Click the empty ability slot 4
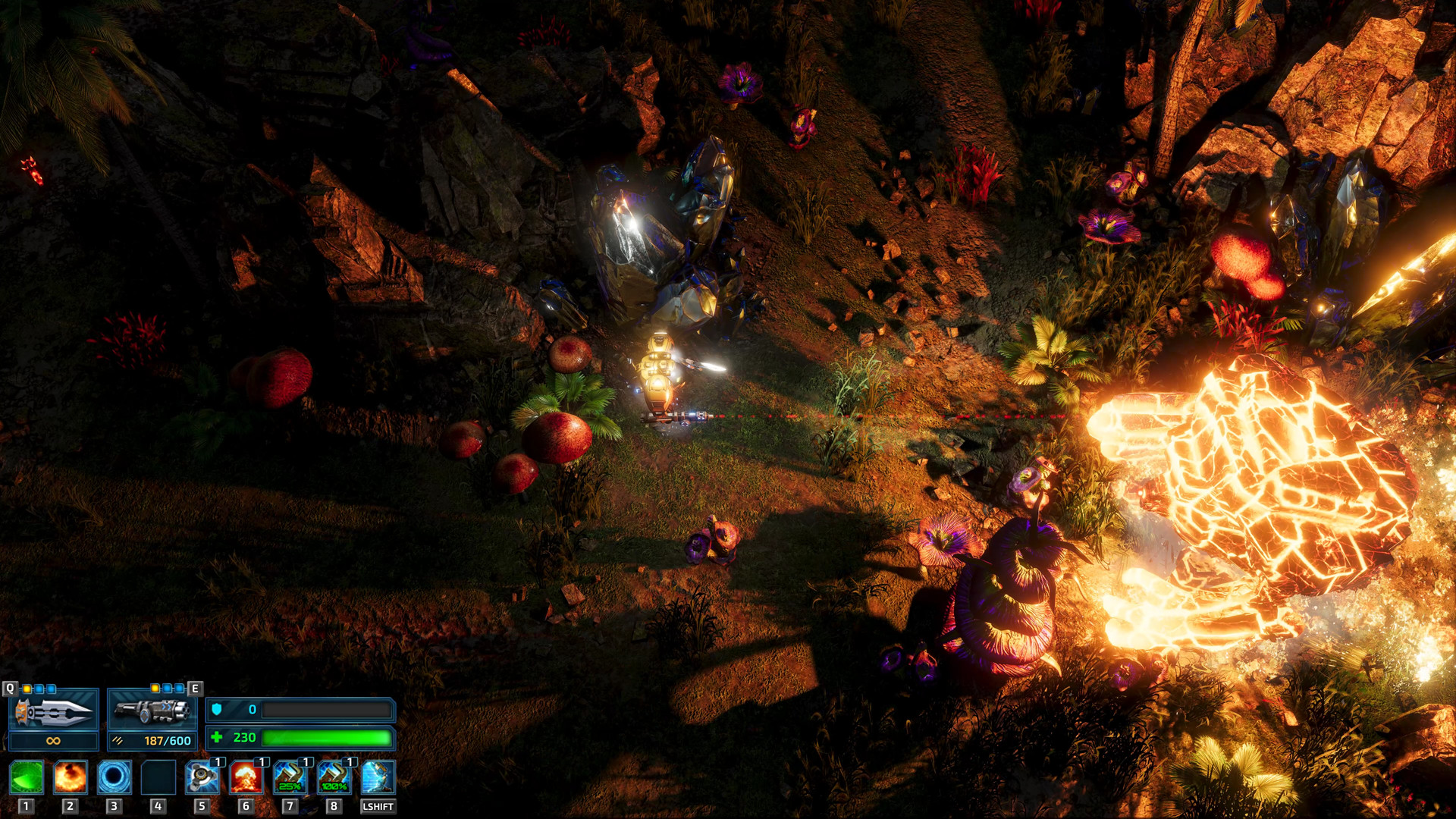This screenshot has height=819, width=1456. click(158, 777)
